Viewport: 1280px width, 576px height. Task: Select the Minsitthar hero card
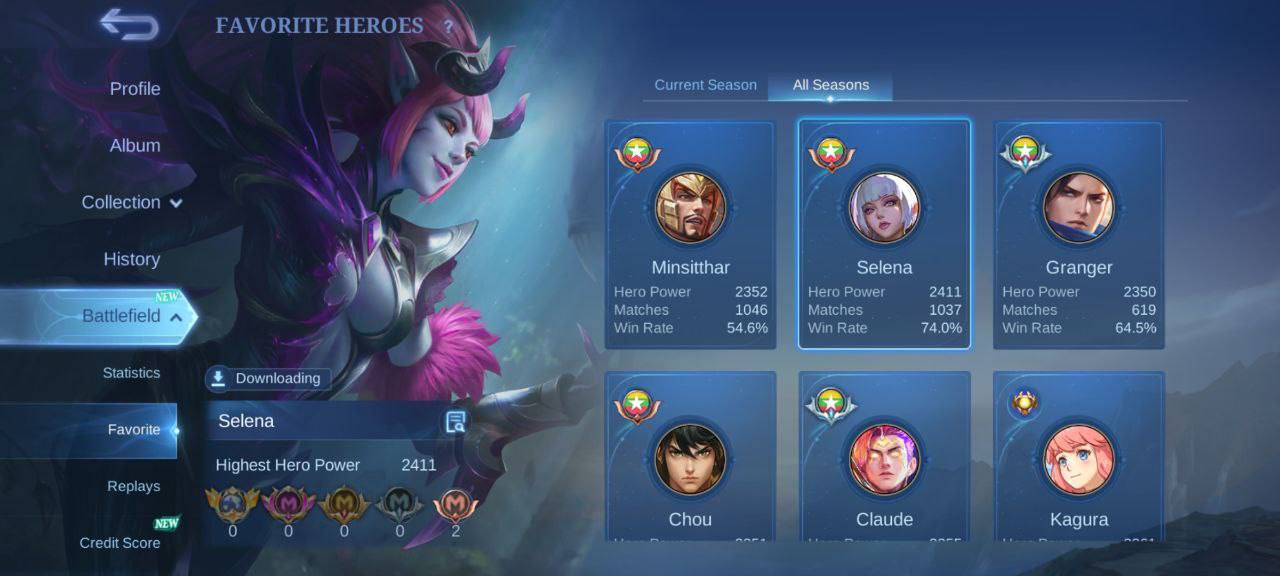pos(690,235)
